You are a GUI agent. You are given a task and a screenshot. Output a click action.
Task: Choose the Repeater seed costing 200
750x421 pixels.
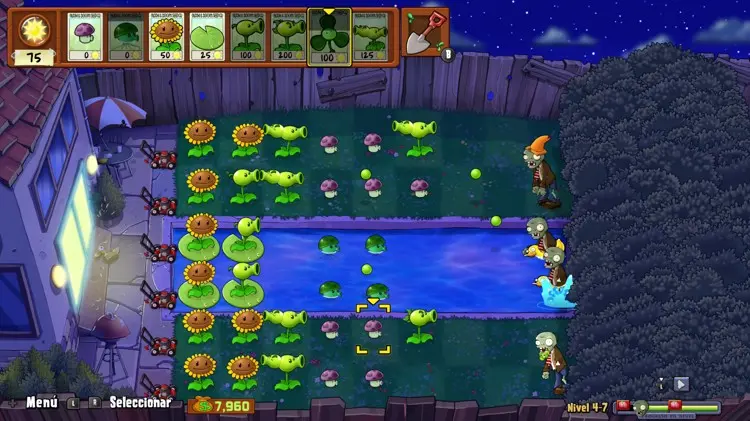pyautogui.click(x=288, y=37)
